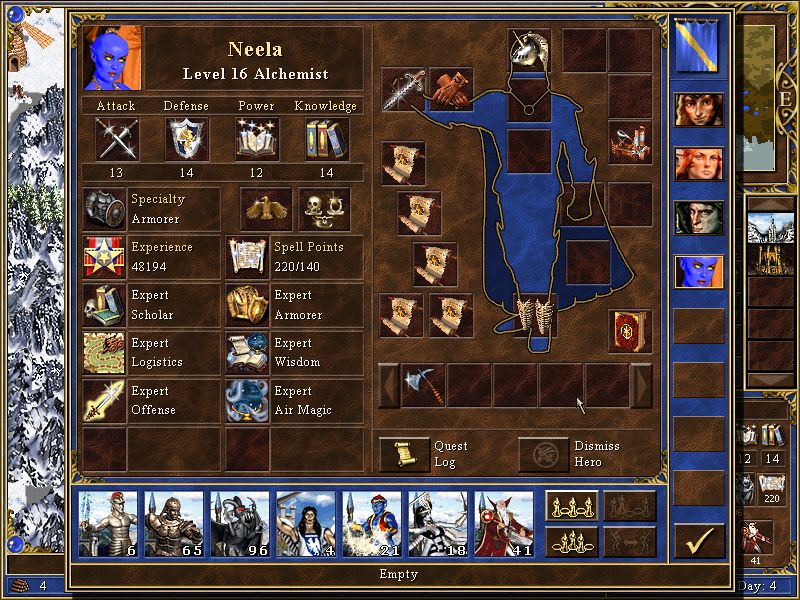View the Expert Air Magic skill
The width and height of the screenshot is (800, 600).
[244, 401]
